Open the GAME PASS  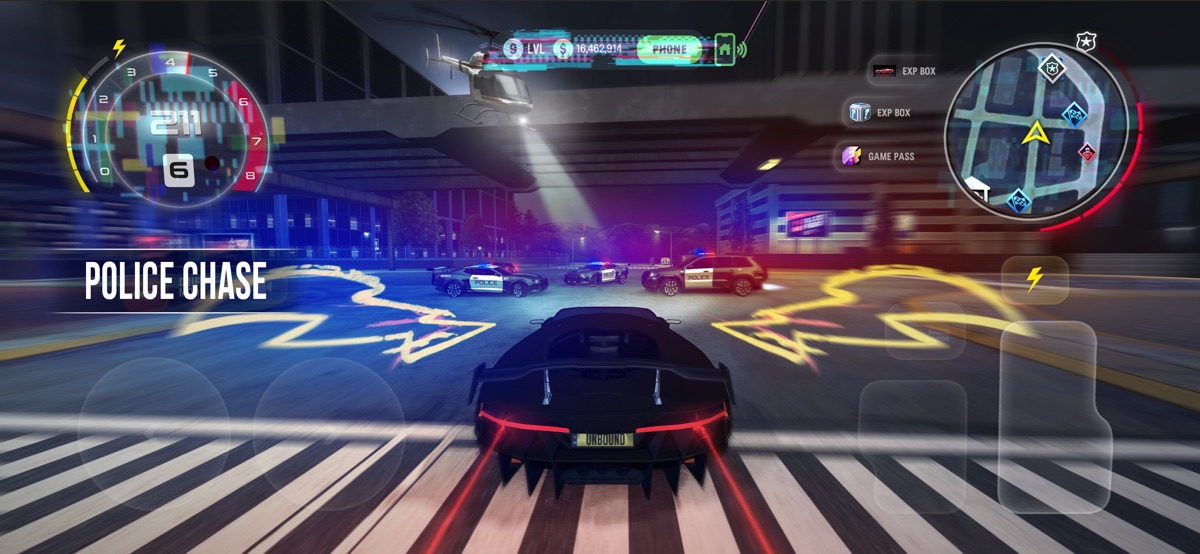tap(879, 156)
